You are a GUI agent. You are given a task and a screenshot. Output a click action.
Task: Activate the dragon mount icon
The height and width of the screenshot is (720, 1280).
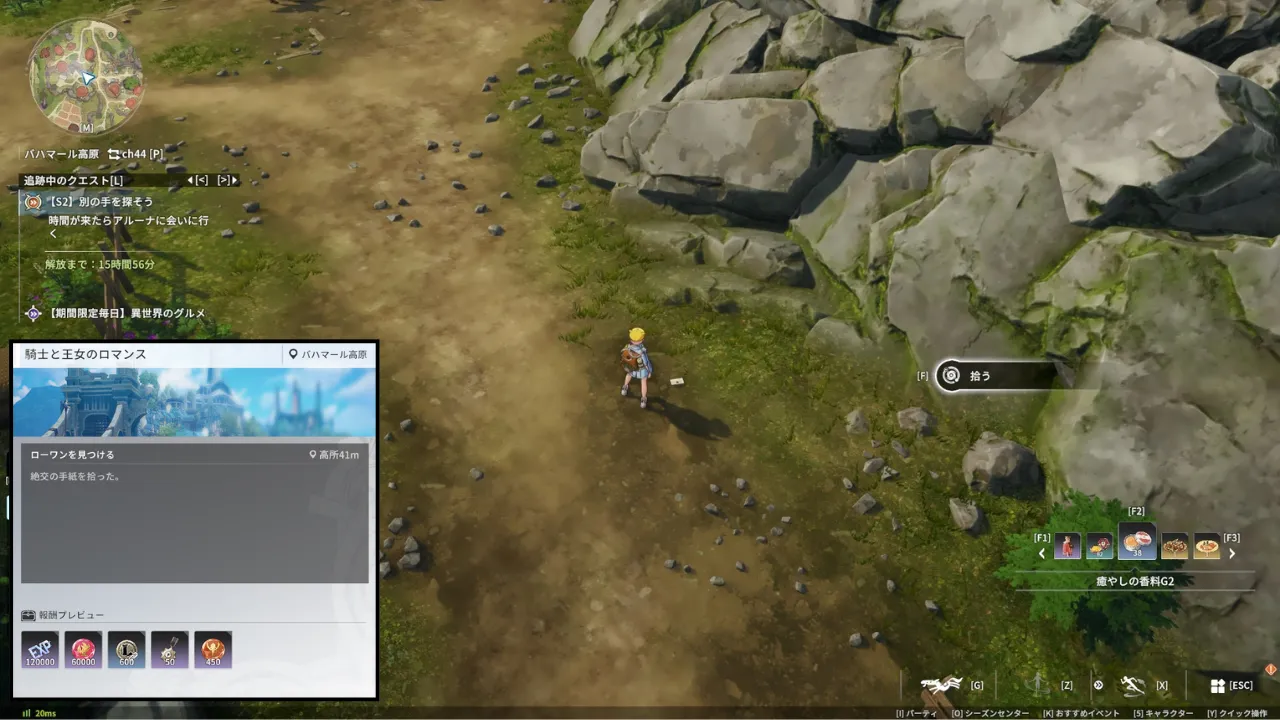(x=941, y=685)
